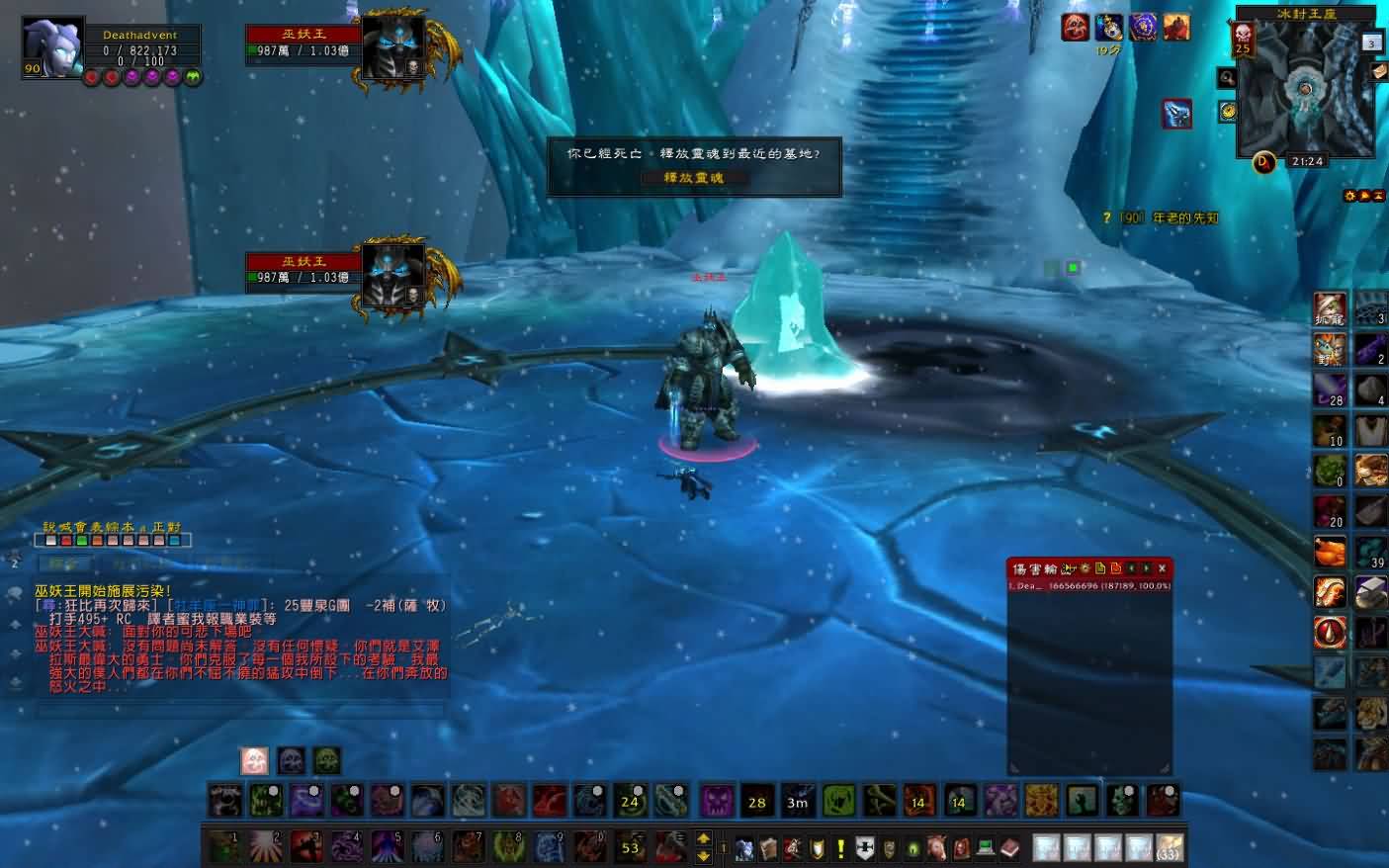Viewport: 1389px width, 868px height.
Task: Open the 冰封王座 minimap
Action: 1305,92
